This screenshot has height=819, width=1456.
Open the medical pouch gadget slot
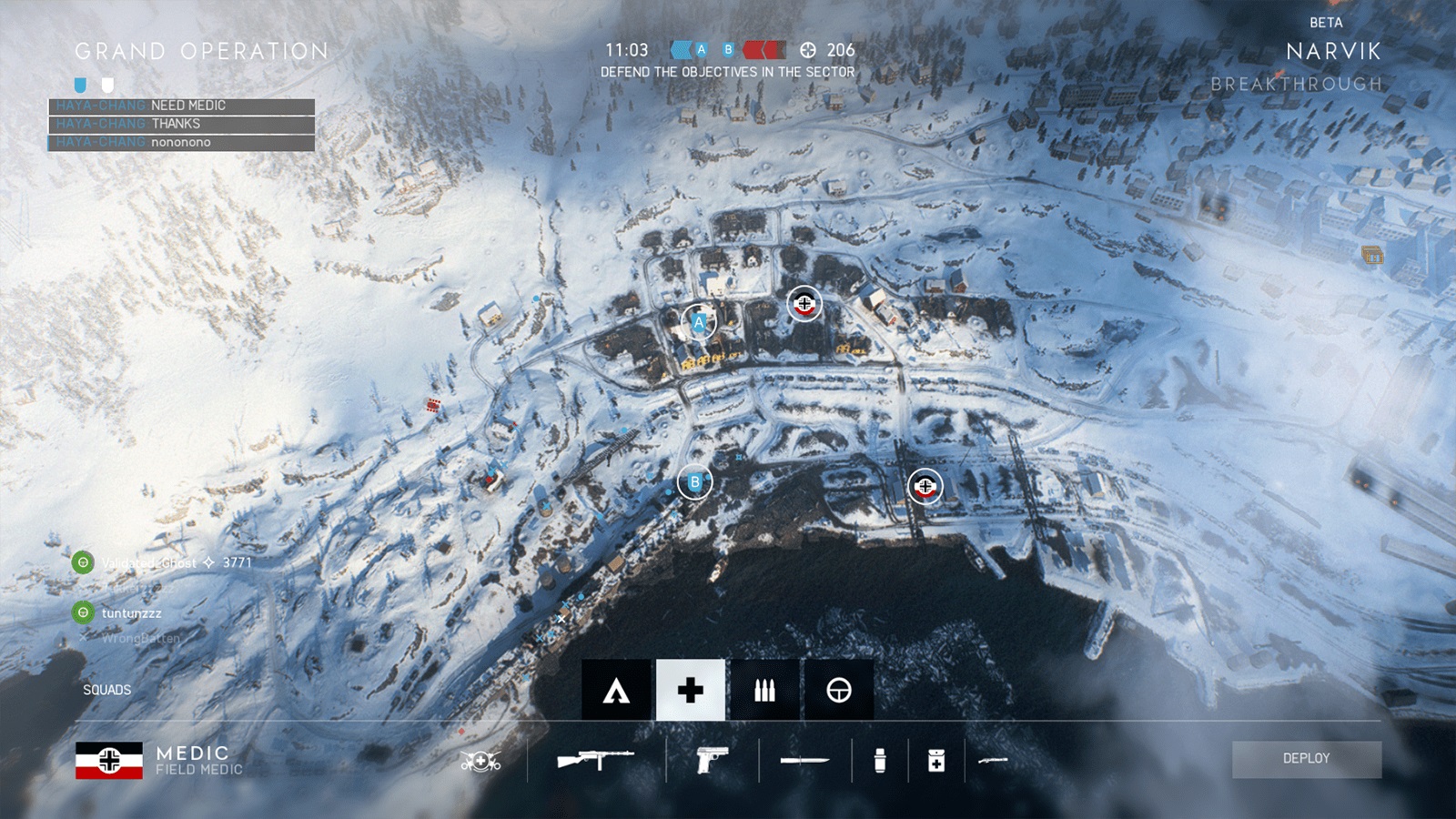[x=935, y=760]
